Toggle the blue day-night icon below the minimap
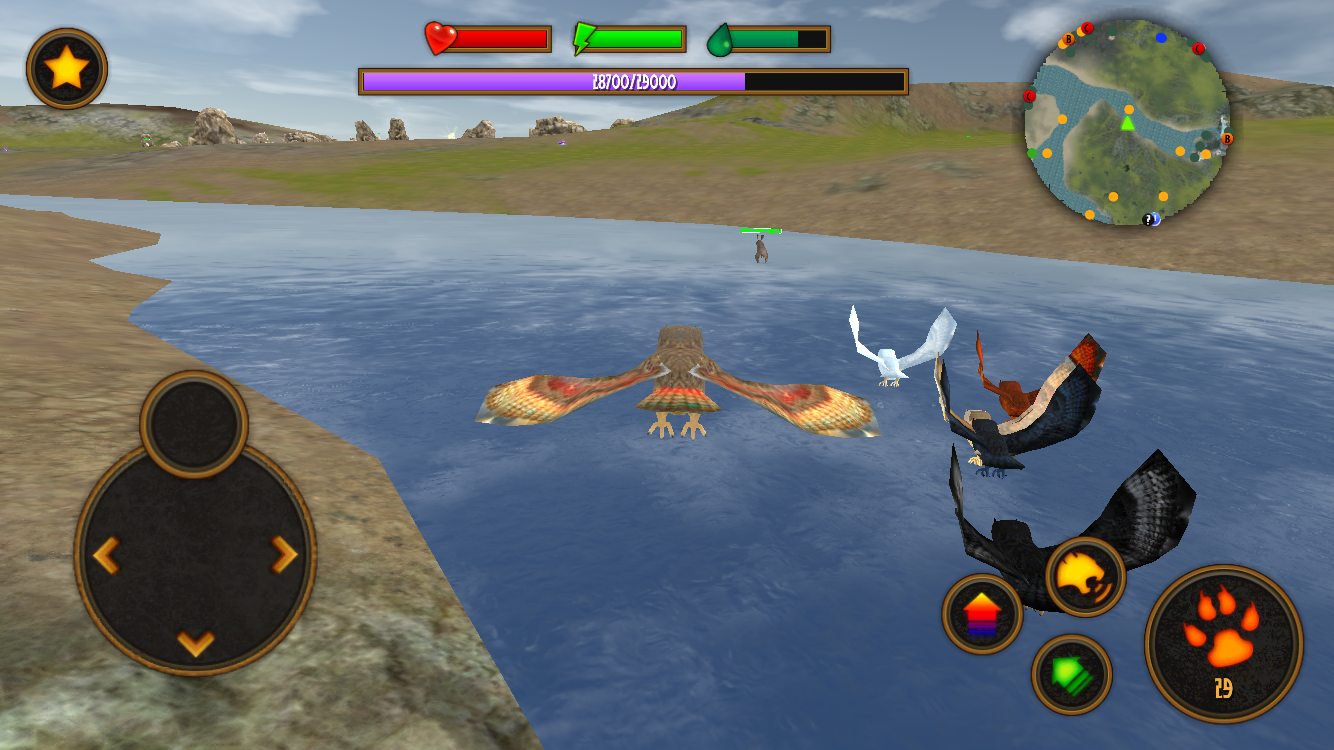1334x750 pixels. click(1157, 220)
